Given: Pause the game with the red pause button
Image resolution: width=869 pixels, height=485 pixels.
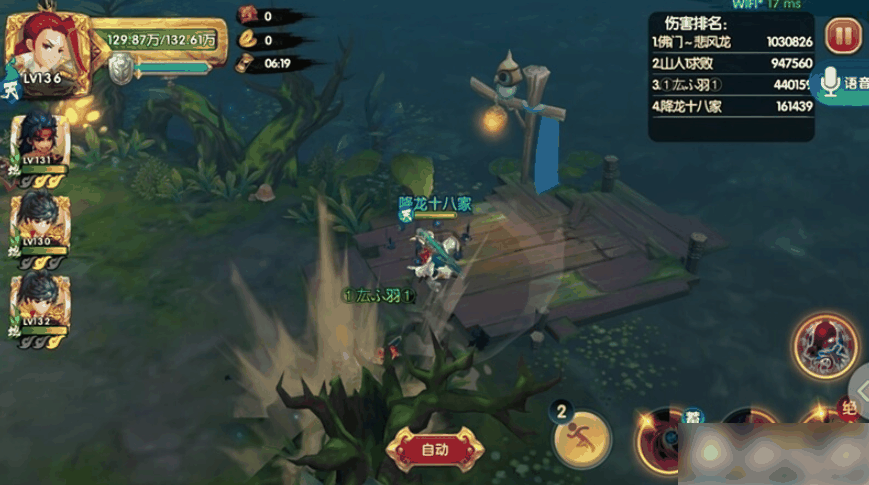Looking at the screenshot, I should [841, 38].
